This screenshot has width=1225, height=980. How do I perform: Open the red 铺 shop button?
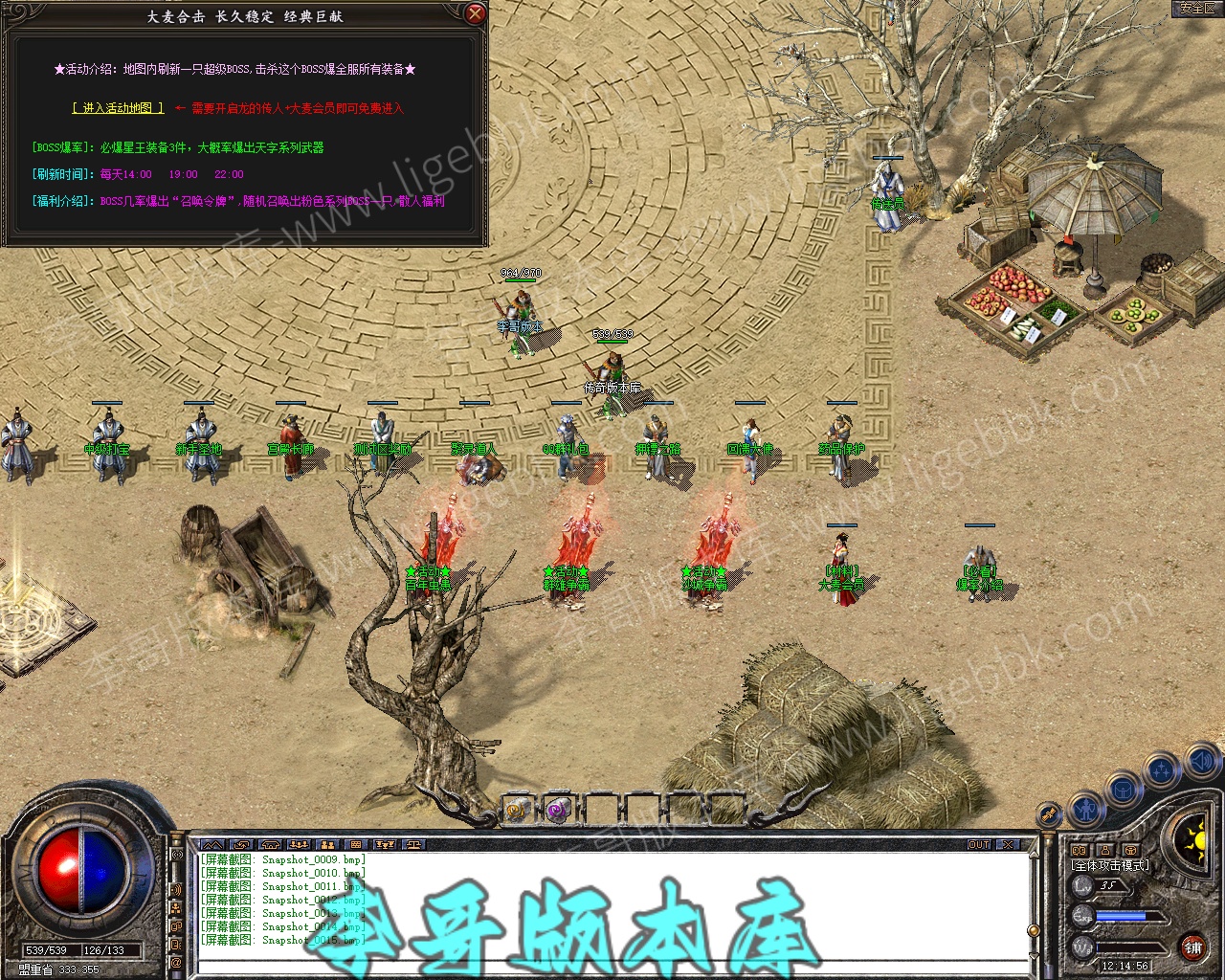tap(1192, 947)
